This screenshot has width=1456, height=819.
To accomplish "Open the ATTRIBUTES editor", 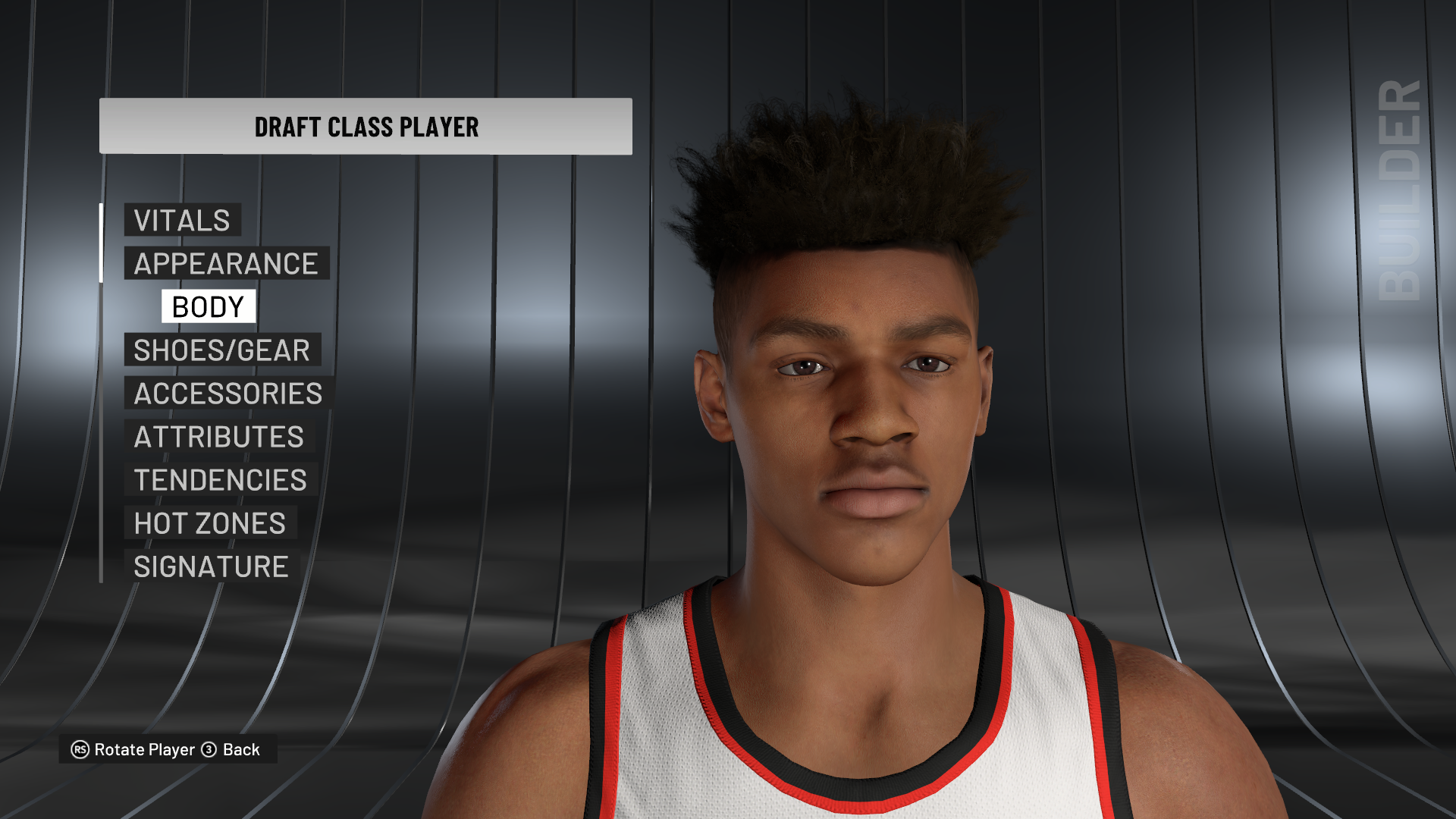I will click(x=218, y=436).
